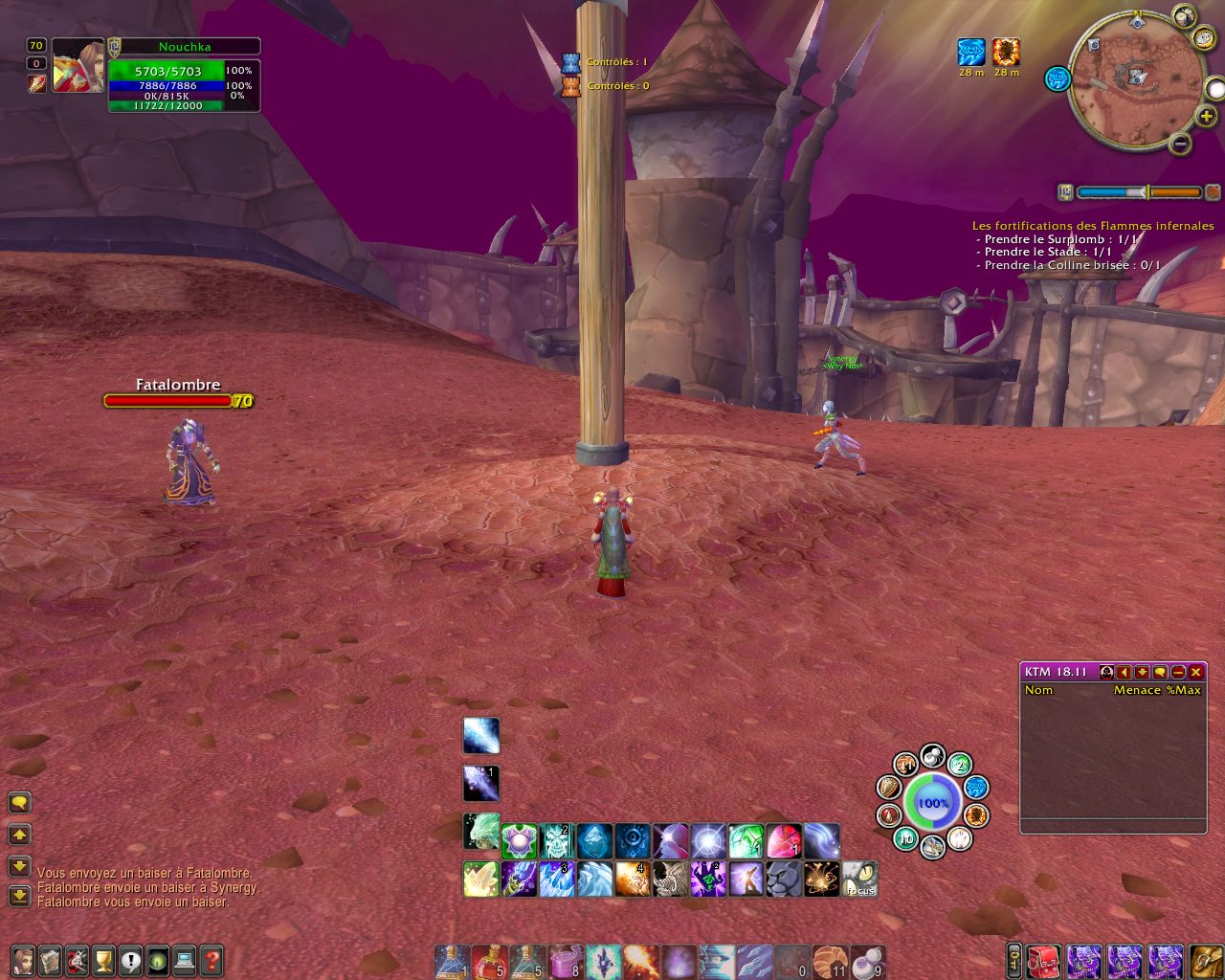Open the chat speech bubble menu
This screenshot has height=980, width=1225.
(19, 802)
